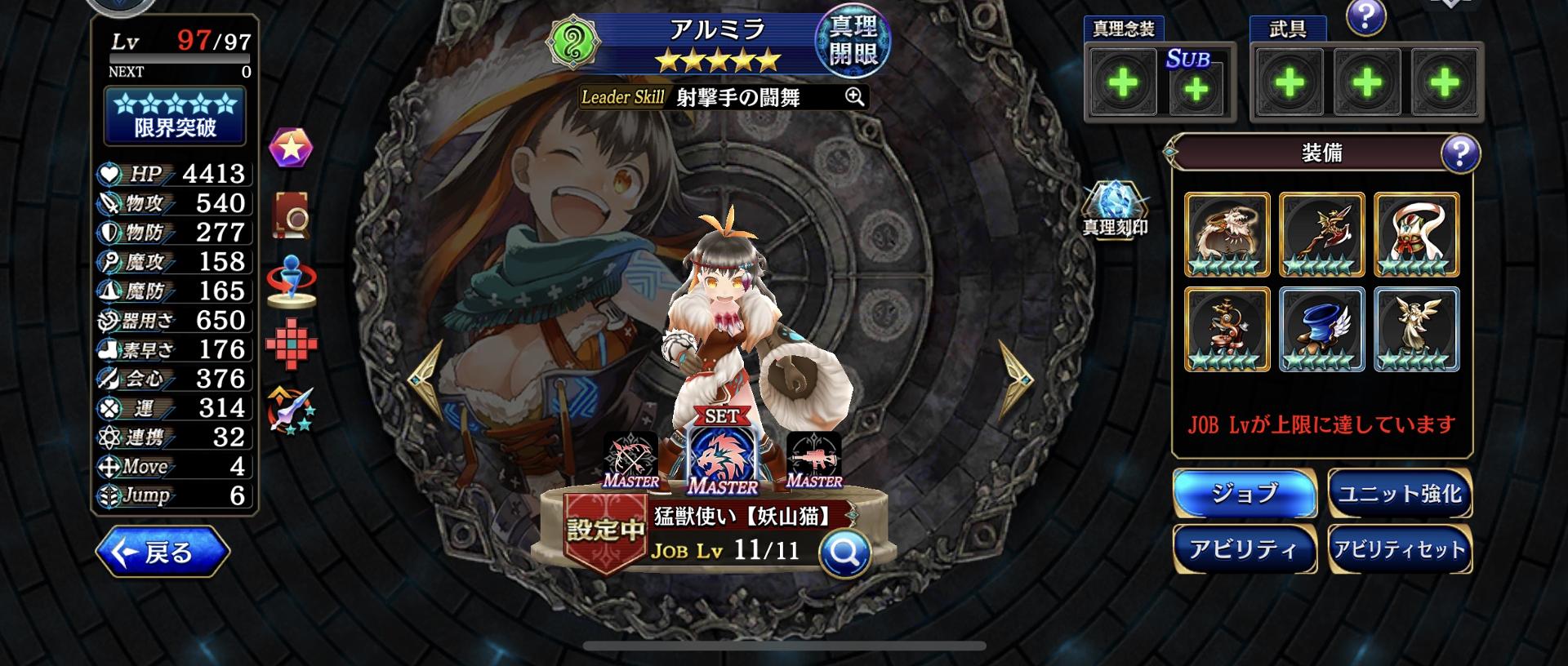Select the white beast equipment slot
The height and width of the screenshot is (666, 1568).
click(x=1227, y=234)
